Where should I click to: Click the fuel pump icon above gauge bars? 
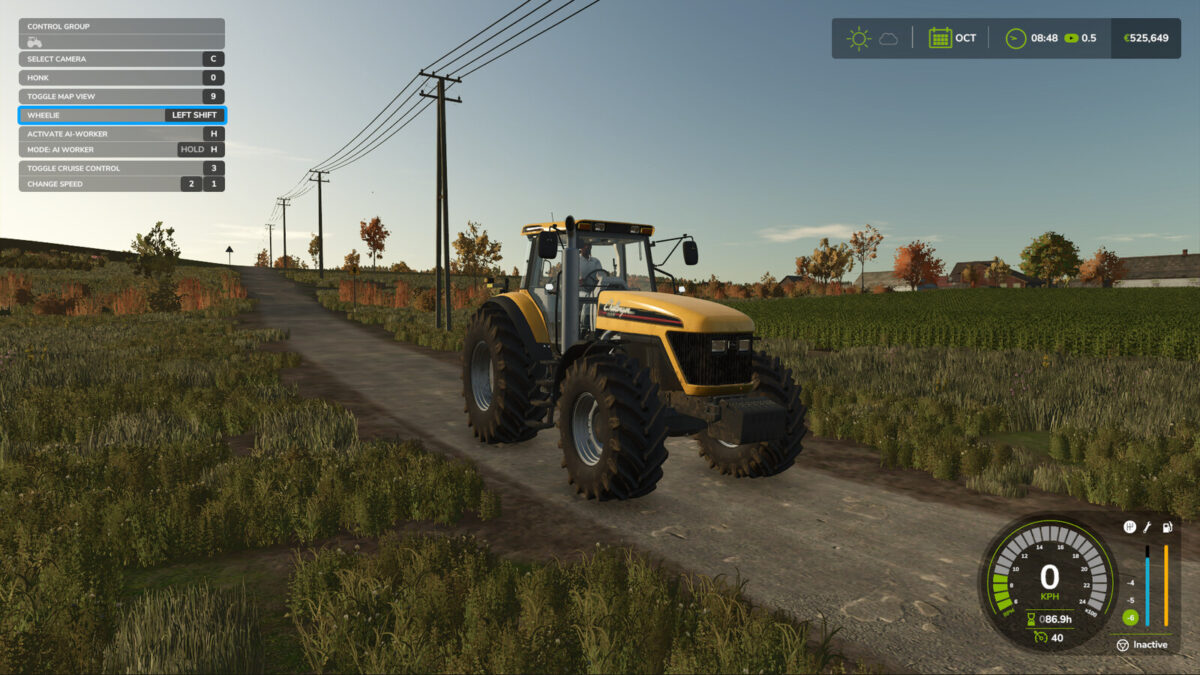(x=1167, y=527)
